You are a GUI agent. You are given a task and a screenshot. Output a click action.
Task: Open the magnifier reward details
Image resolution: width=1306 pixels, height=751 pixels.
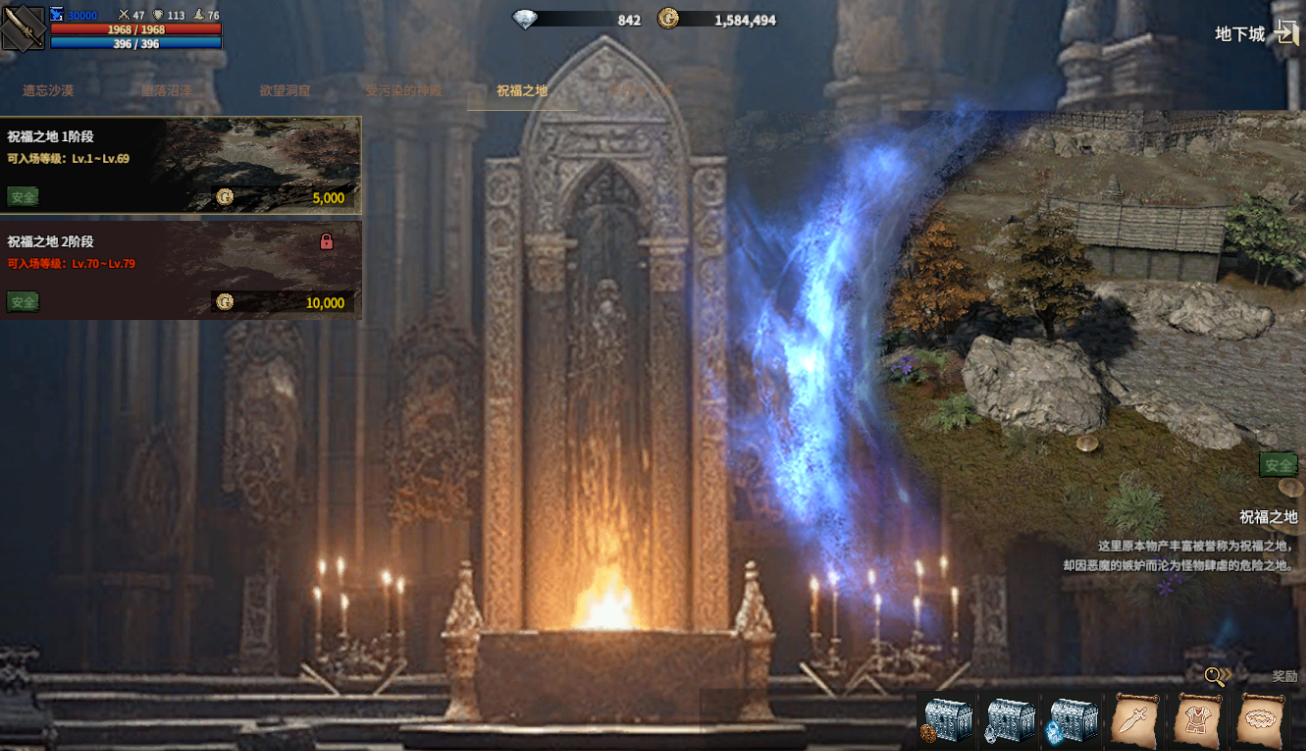click(x=1215, y=677)
